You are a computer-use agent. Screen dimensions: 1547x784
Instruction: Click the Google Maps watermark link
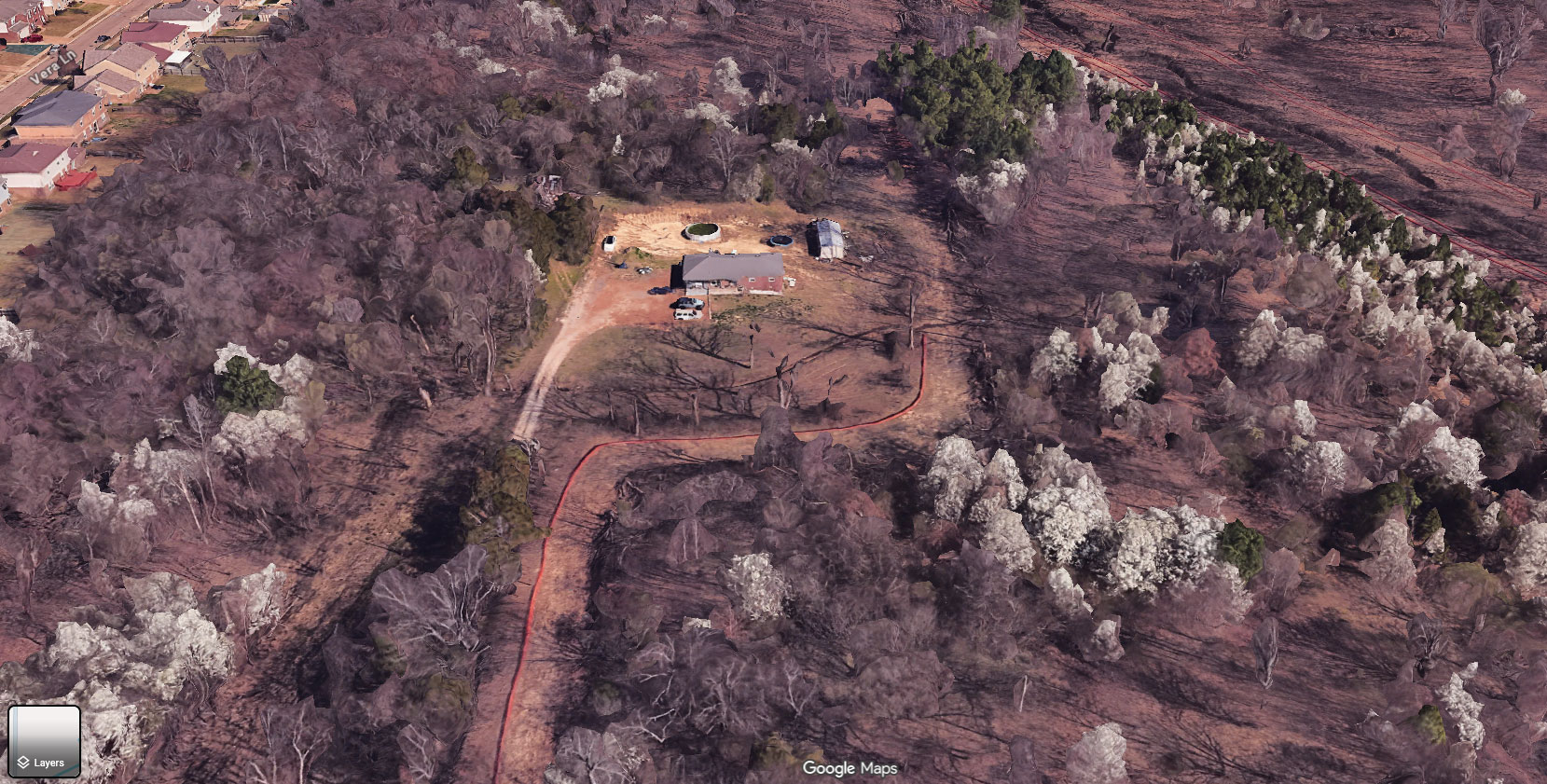coord(849,768)
